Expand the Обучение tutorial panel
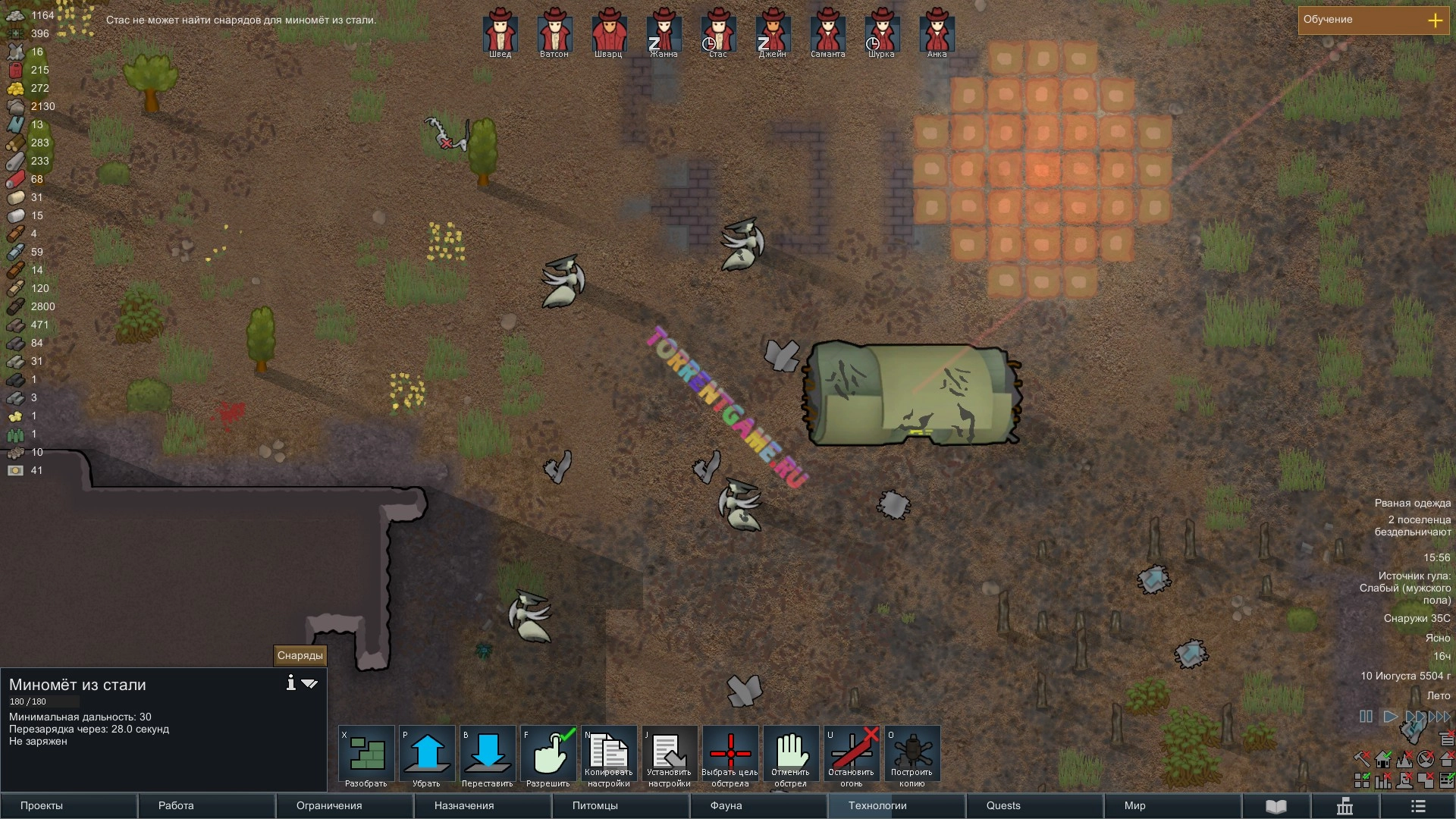This screenshot has width=1456, height=819. click(1435, 20)
